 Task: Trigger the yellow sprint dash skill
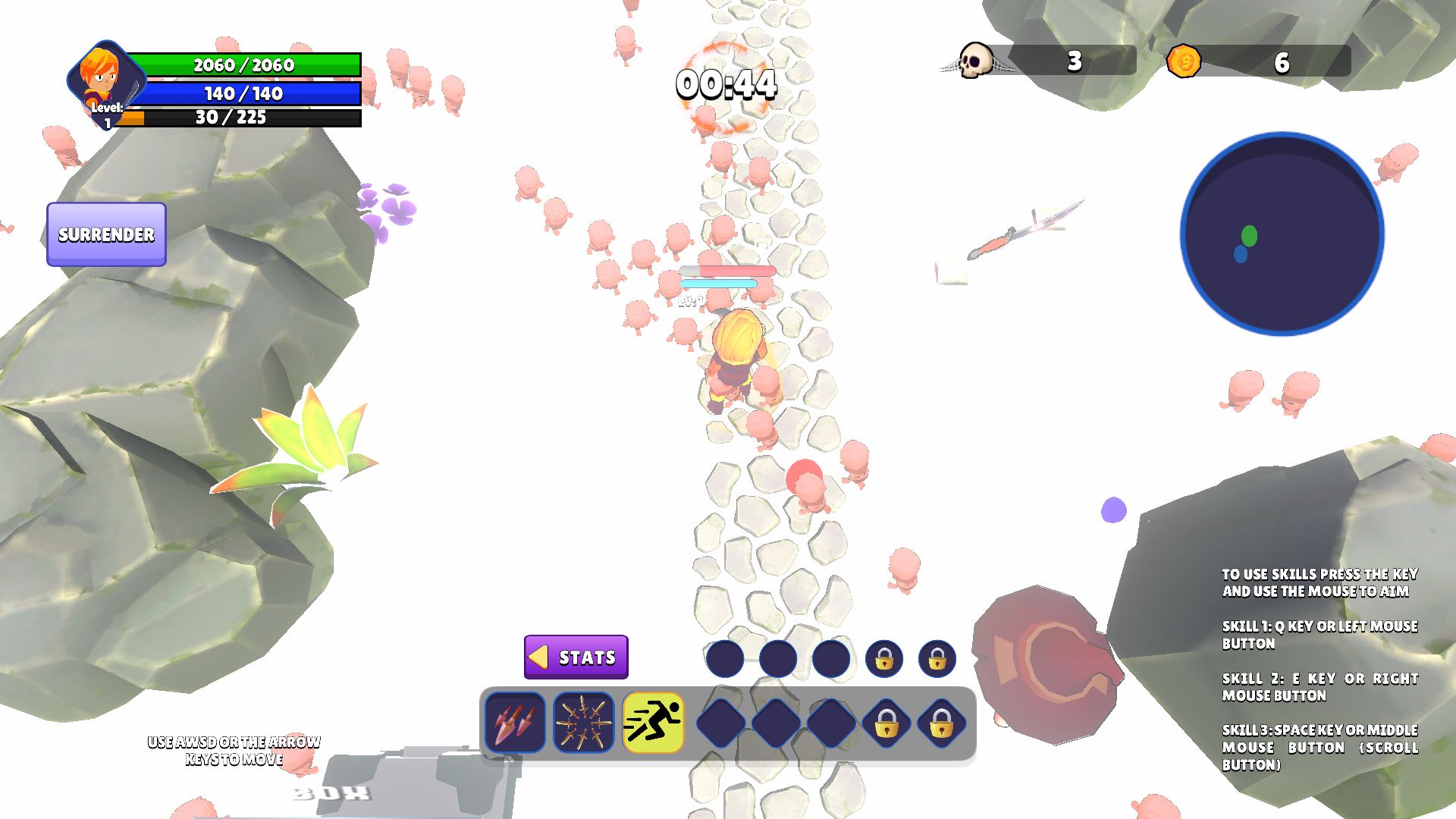pyautogui.click(x=653, y=723)
